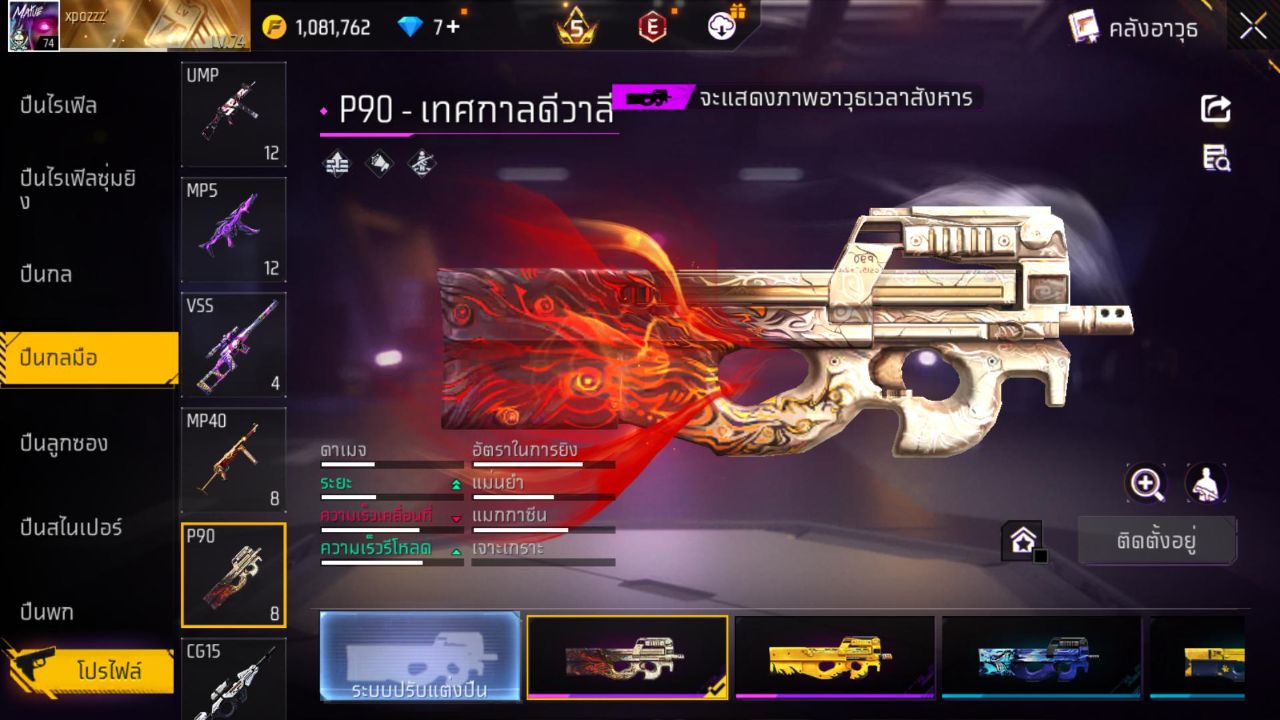Select the gold P90 skin thumbnail
1280x720 pixels.
pyautogui.click(x=837, y=658)
